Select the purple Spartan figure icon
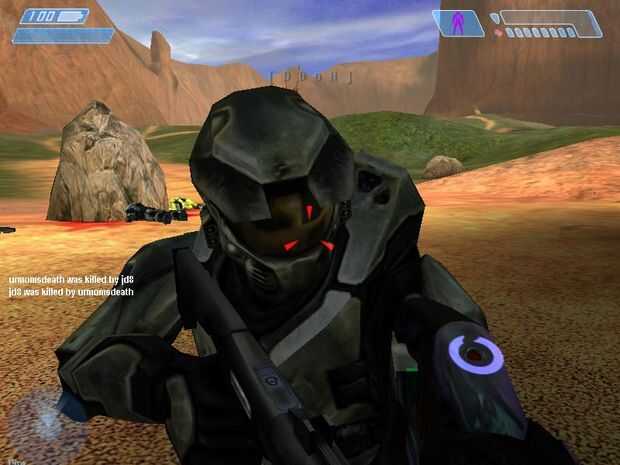Image resolution: width=620 pixels, height=465 pixels. (460, 22)
